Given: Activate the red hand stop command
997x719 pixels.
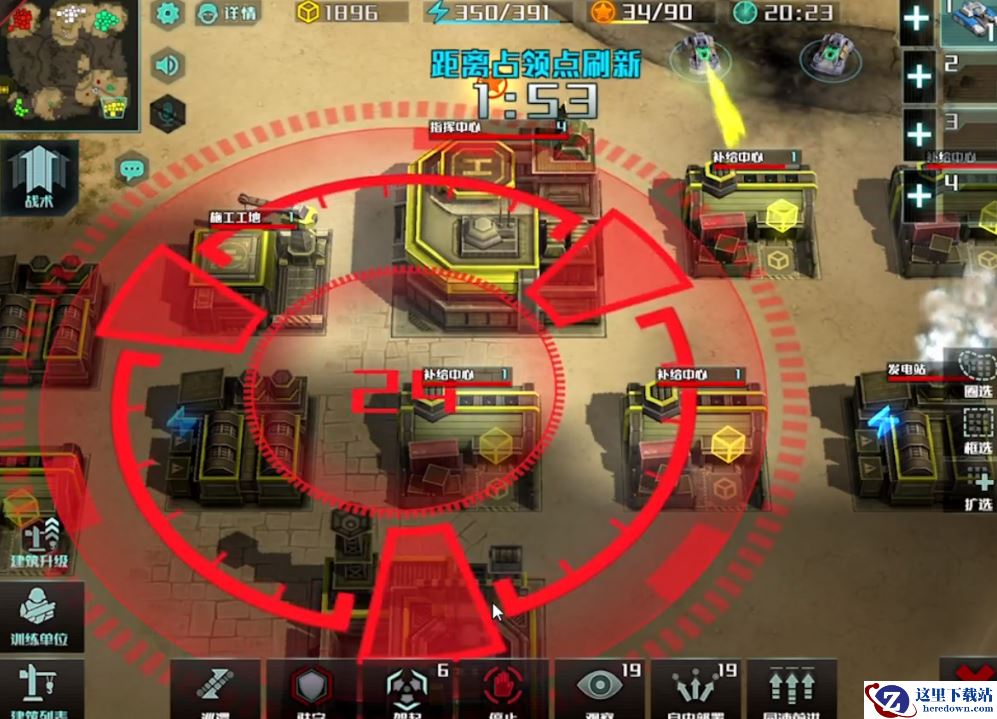Looking at the screenshot, I should tap(502, 688).
